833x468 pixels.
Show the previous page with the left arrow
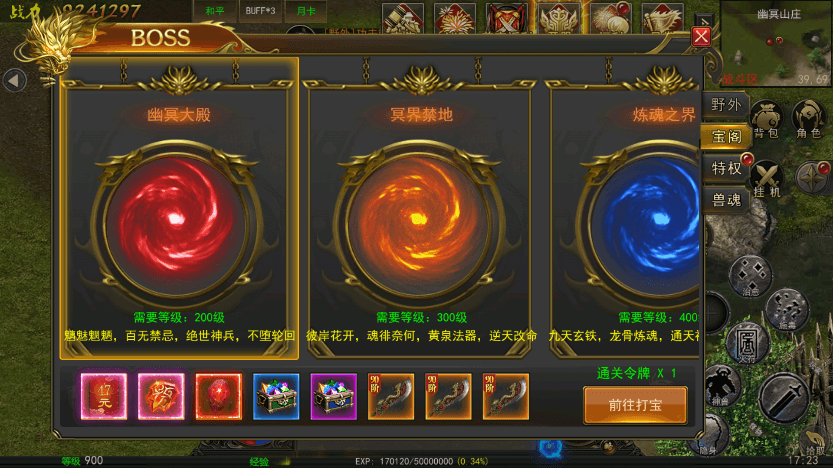[x=14, y=79]
